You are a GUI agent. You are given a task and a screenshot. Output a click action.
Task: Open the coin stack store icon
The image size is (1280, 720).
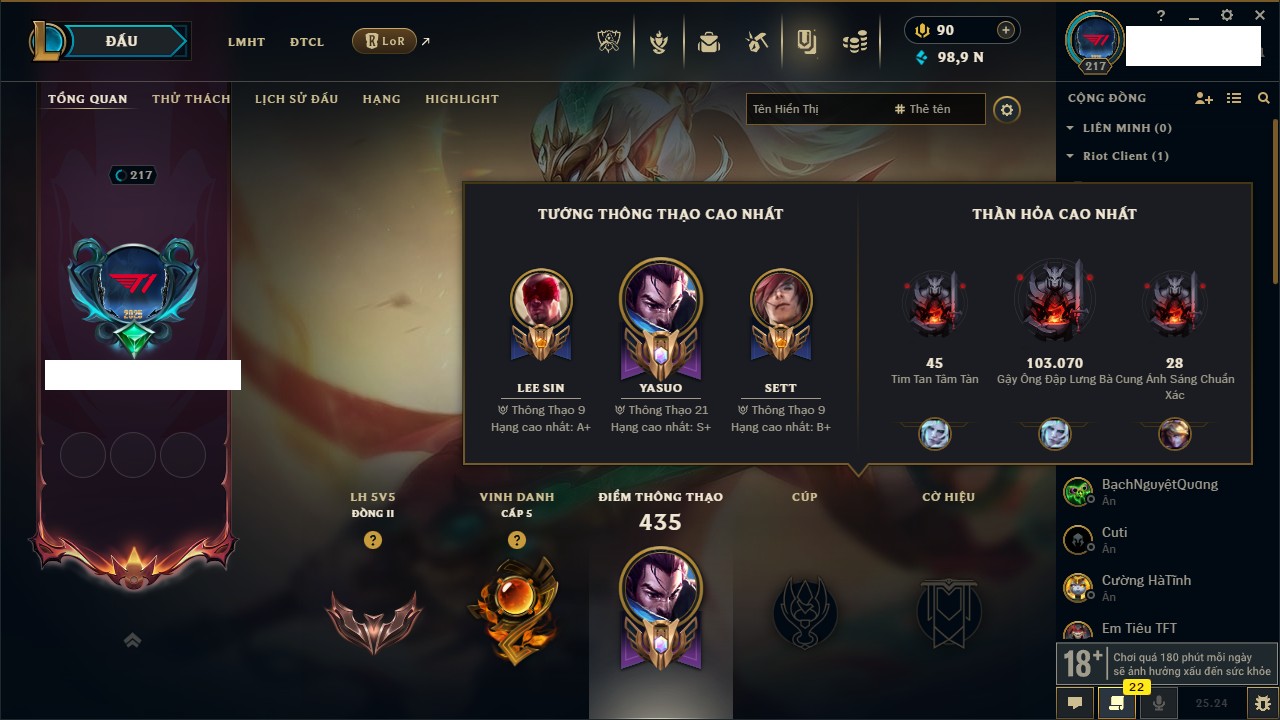[x=854, y=42]
